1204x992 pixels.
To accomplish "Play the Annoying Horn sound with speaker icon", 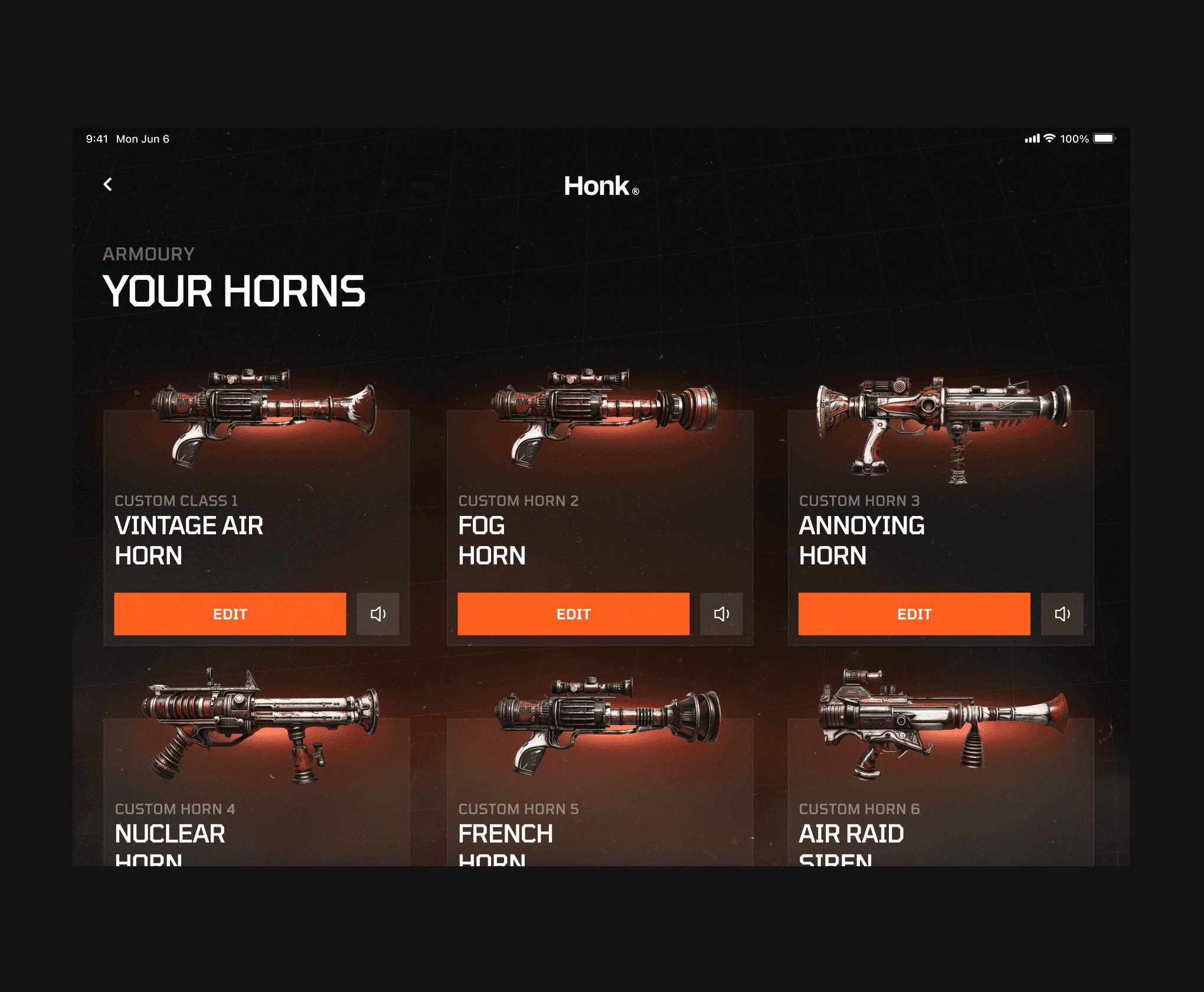I will click(x=1062, y=614).
